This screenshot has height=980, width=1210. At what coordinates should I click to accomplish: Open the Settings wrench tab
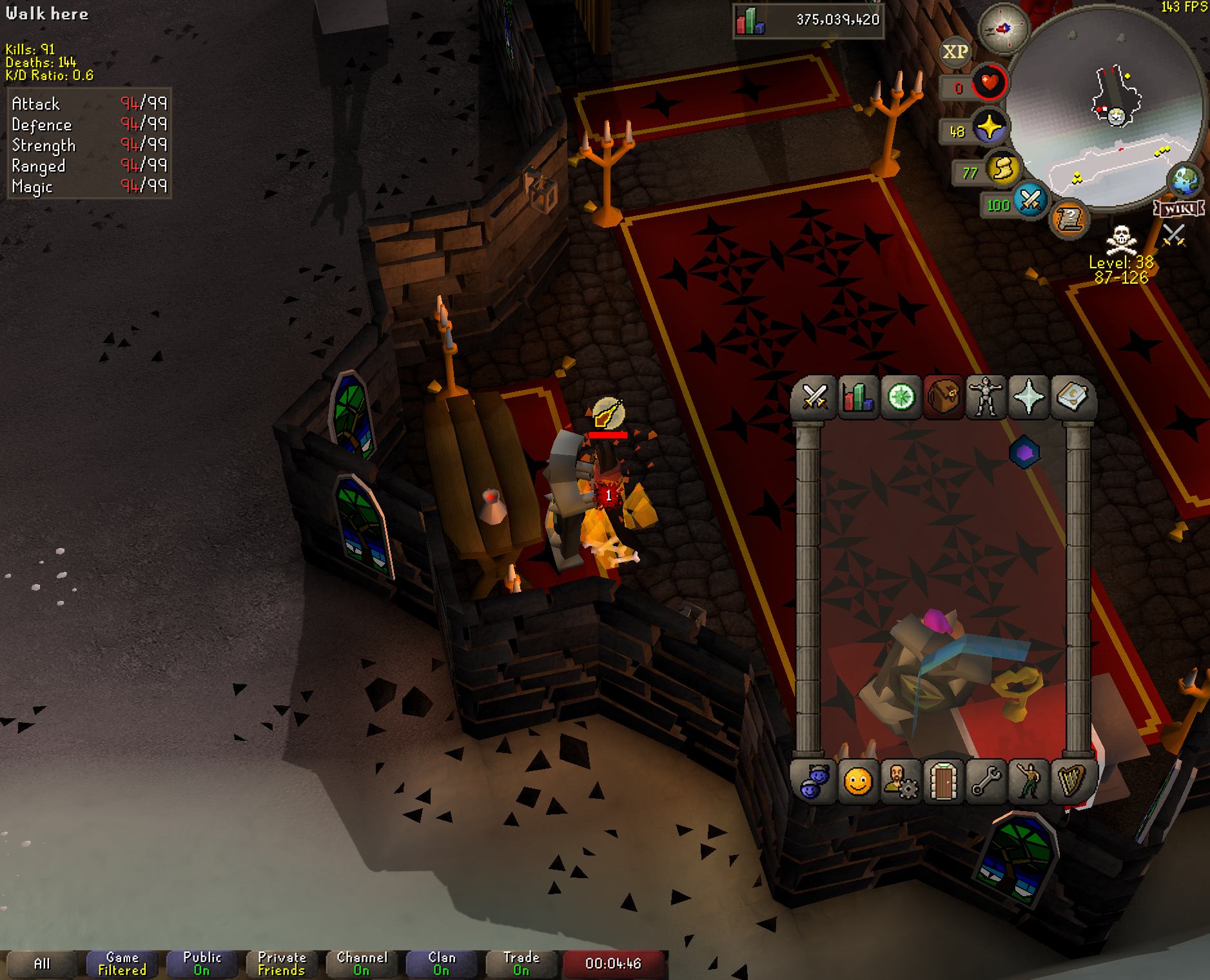[986, 782]
